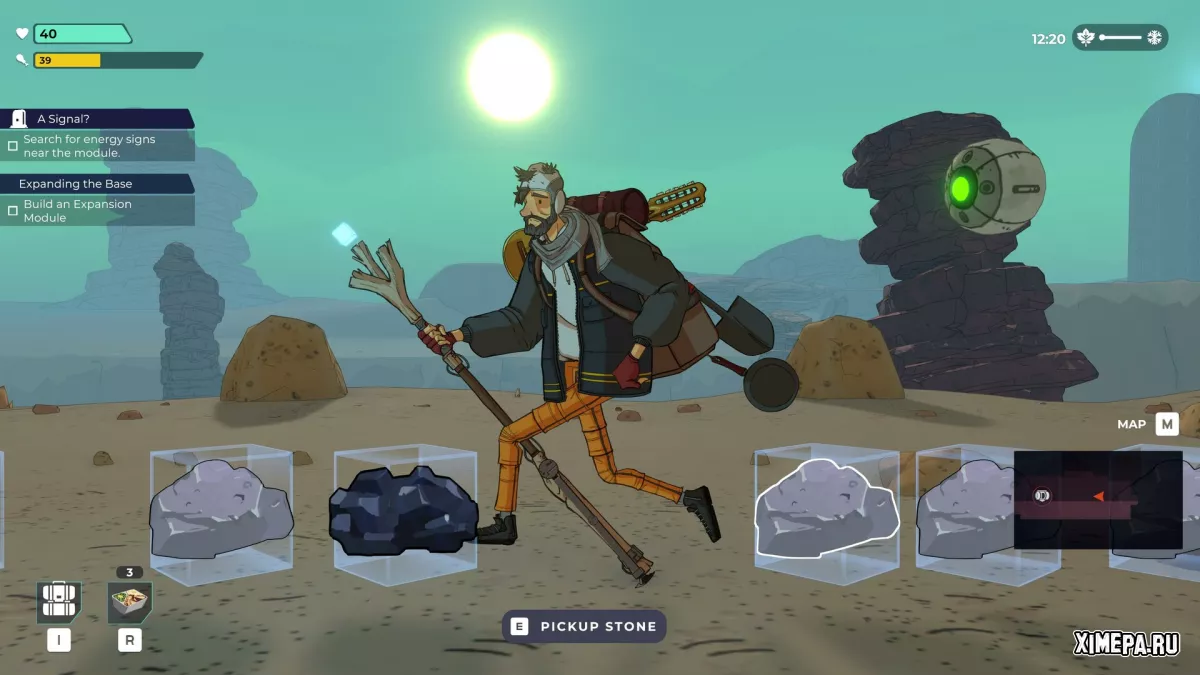Open the minimap panel

(1097, 499)
